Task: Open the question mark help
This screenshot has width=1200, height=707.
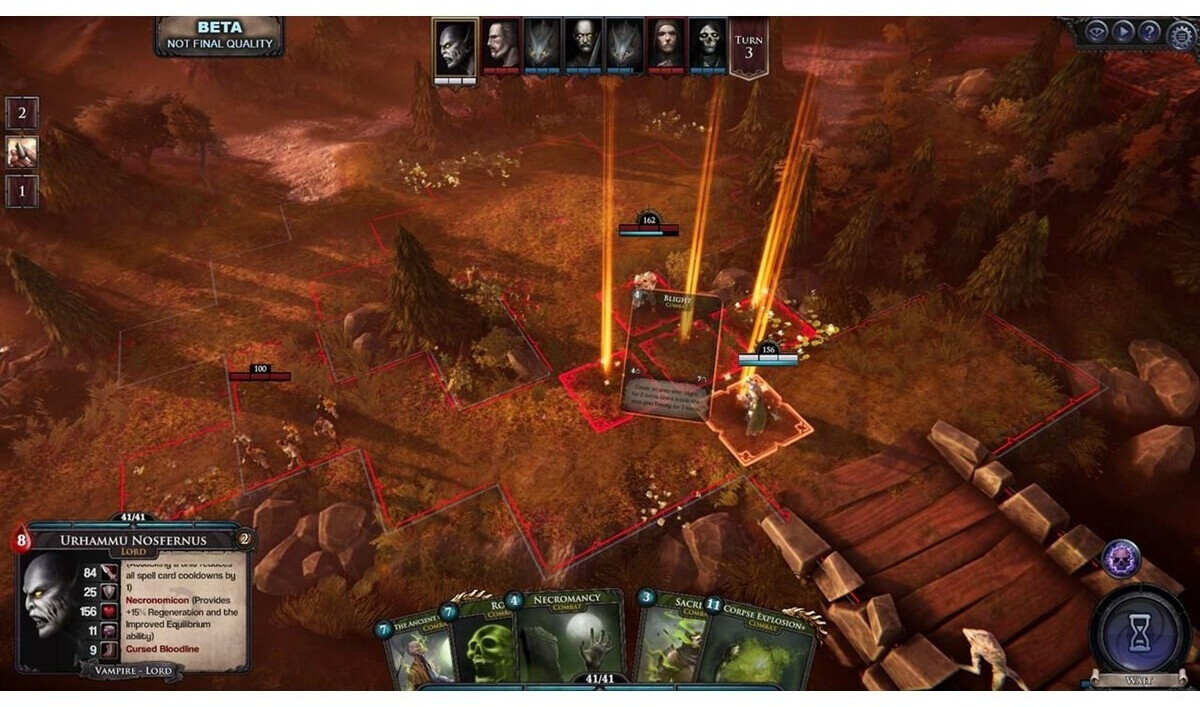Action: tap(1149, 32)
